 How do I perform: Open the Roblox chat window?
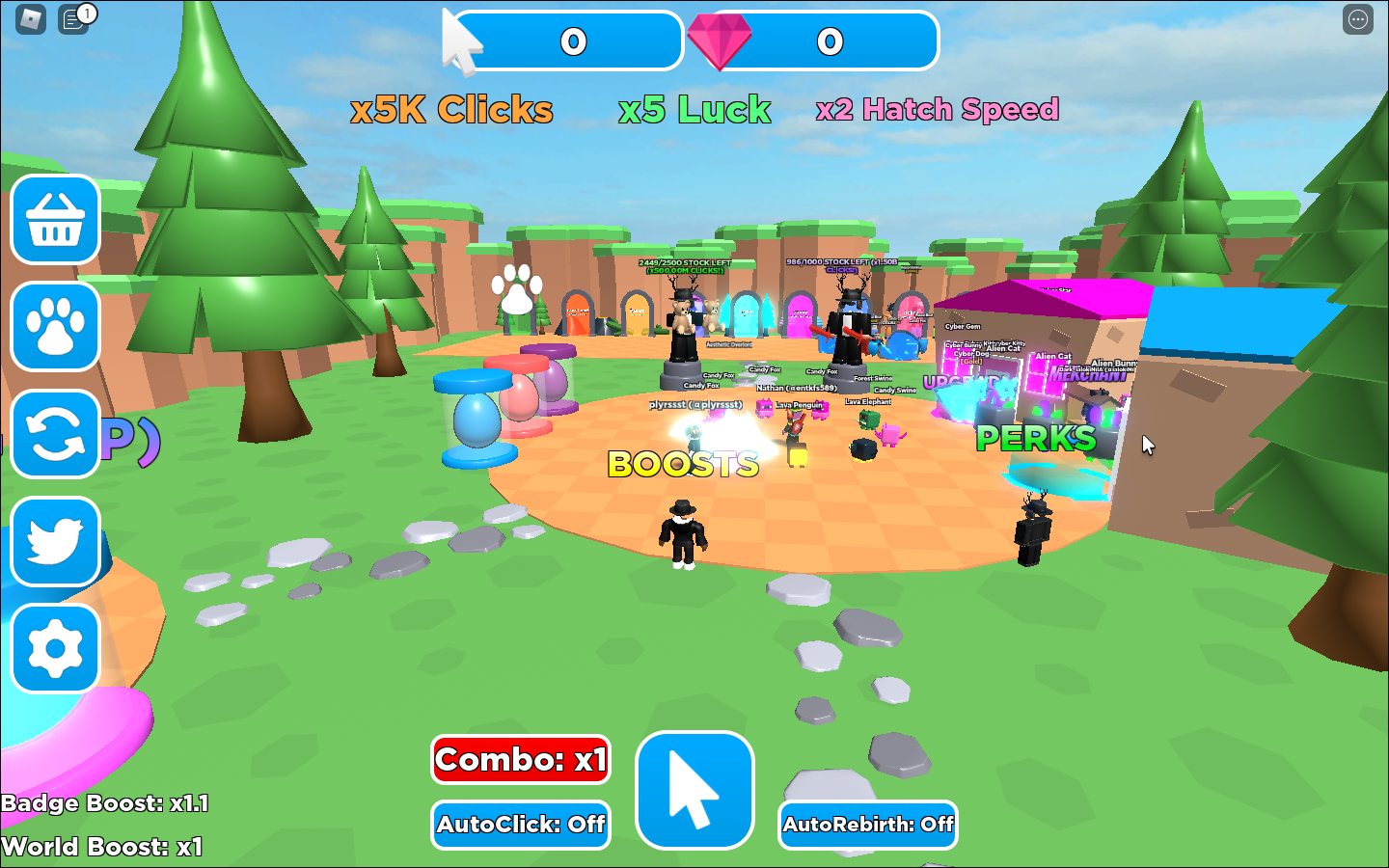tap(73, 18)
